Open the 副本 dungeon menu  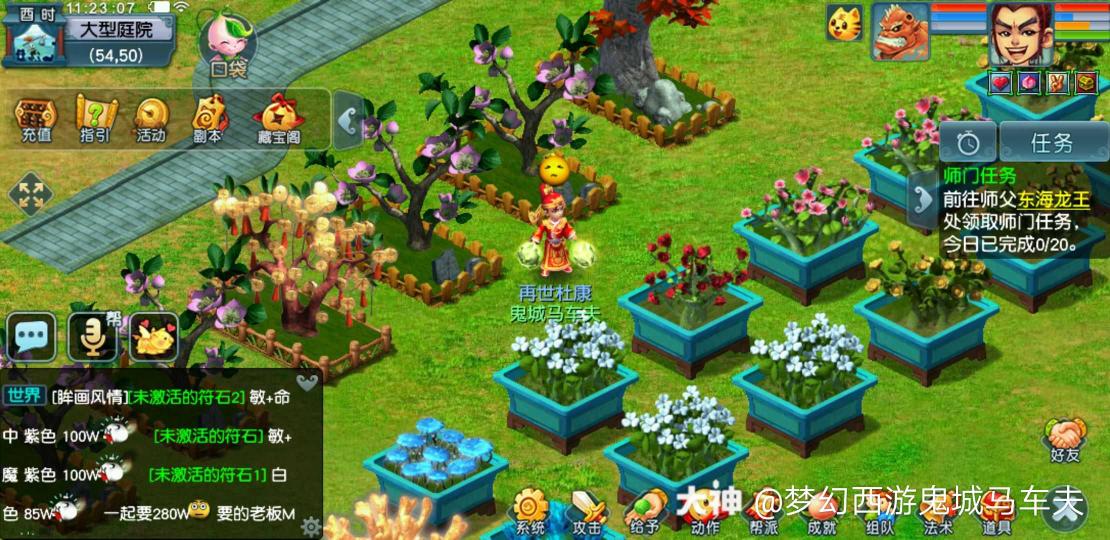tap(208, 120)
